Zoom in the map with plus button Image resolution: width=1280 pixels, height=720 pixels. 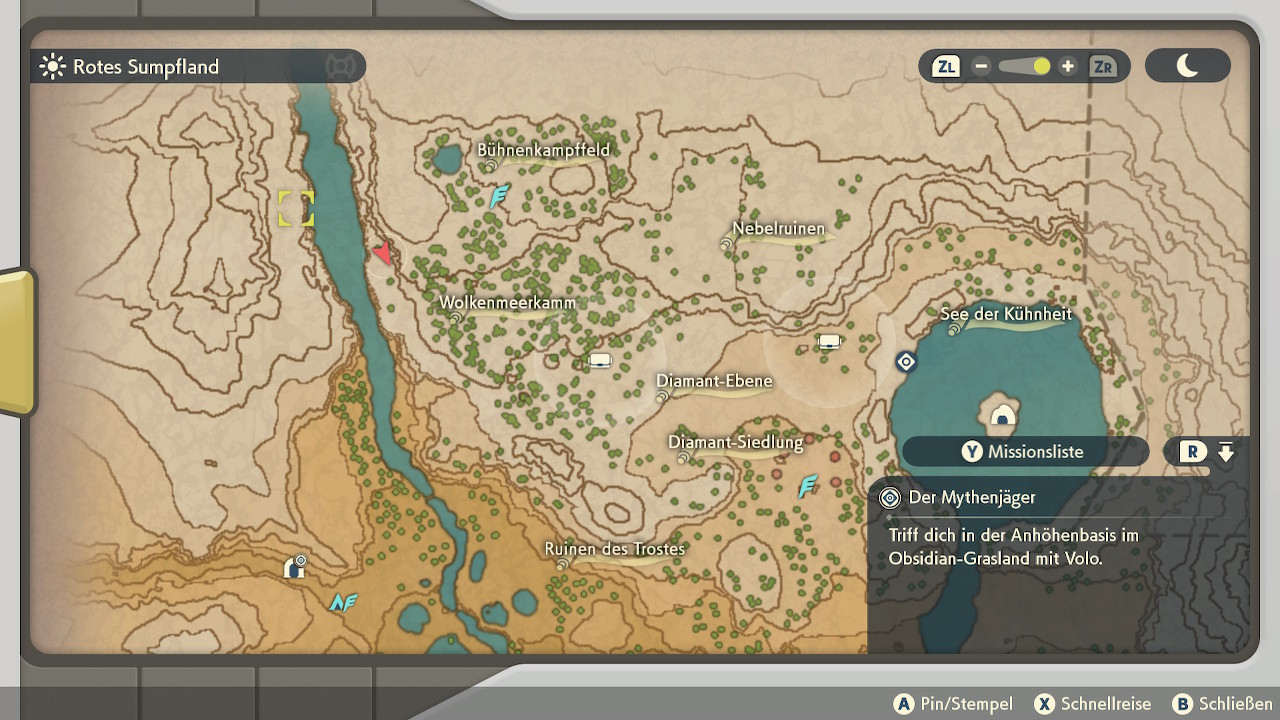pyautogui.click(x=1068, y=67)
